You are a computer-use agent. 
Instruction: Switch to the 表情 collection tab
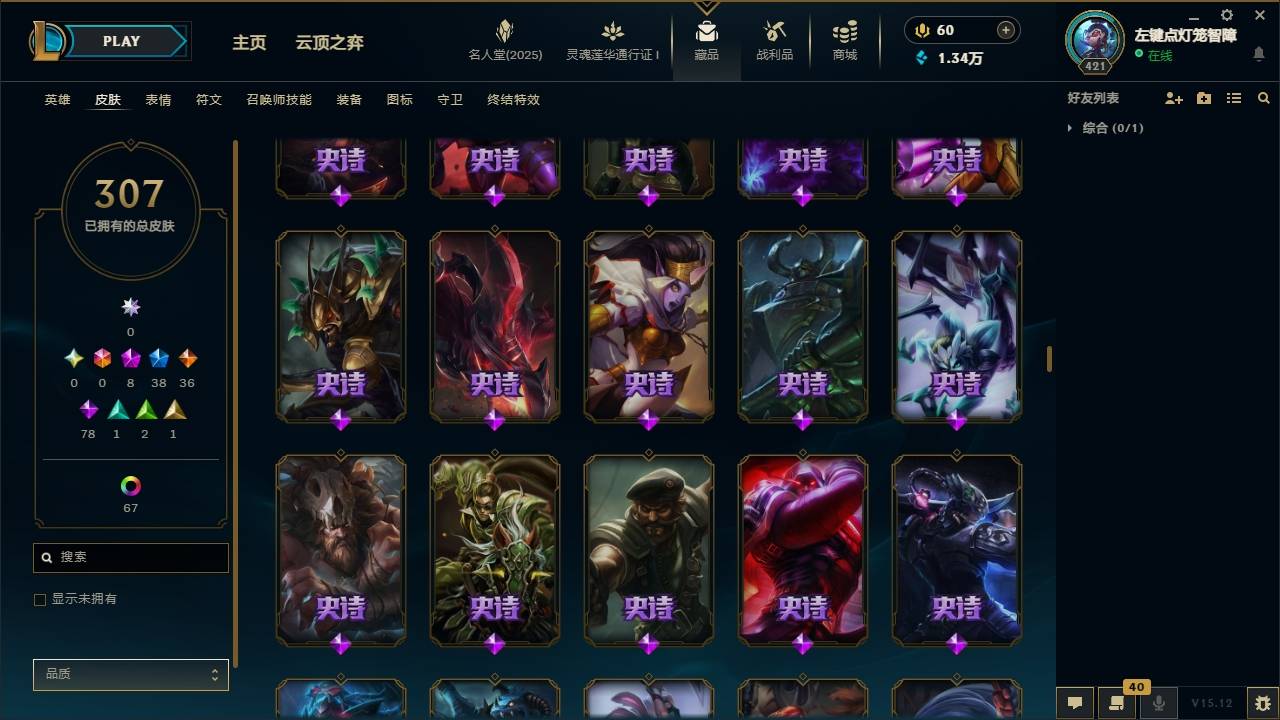coord(160,100)
